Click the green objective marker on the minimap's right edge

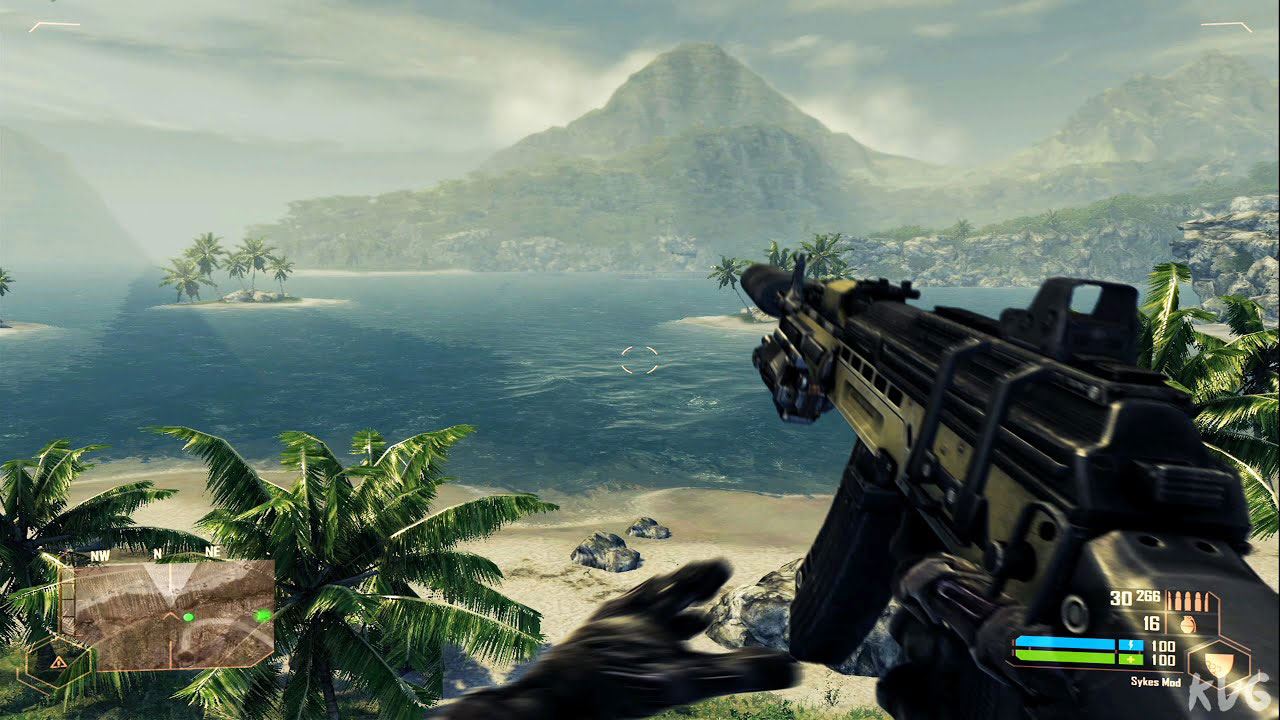coord(263,615)
